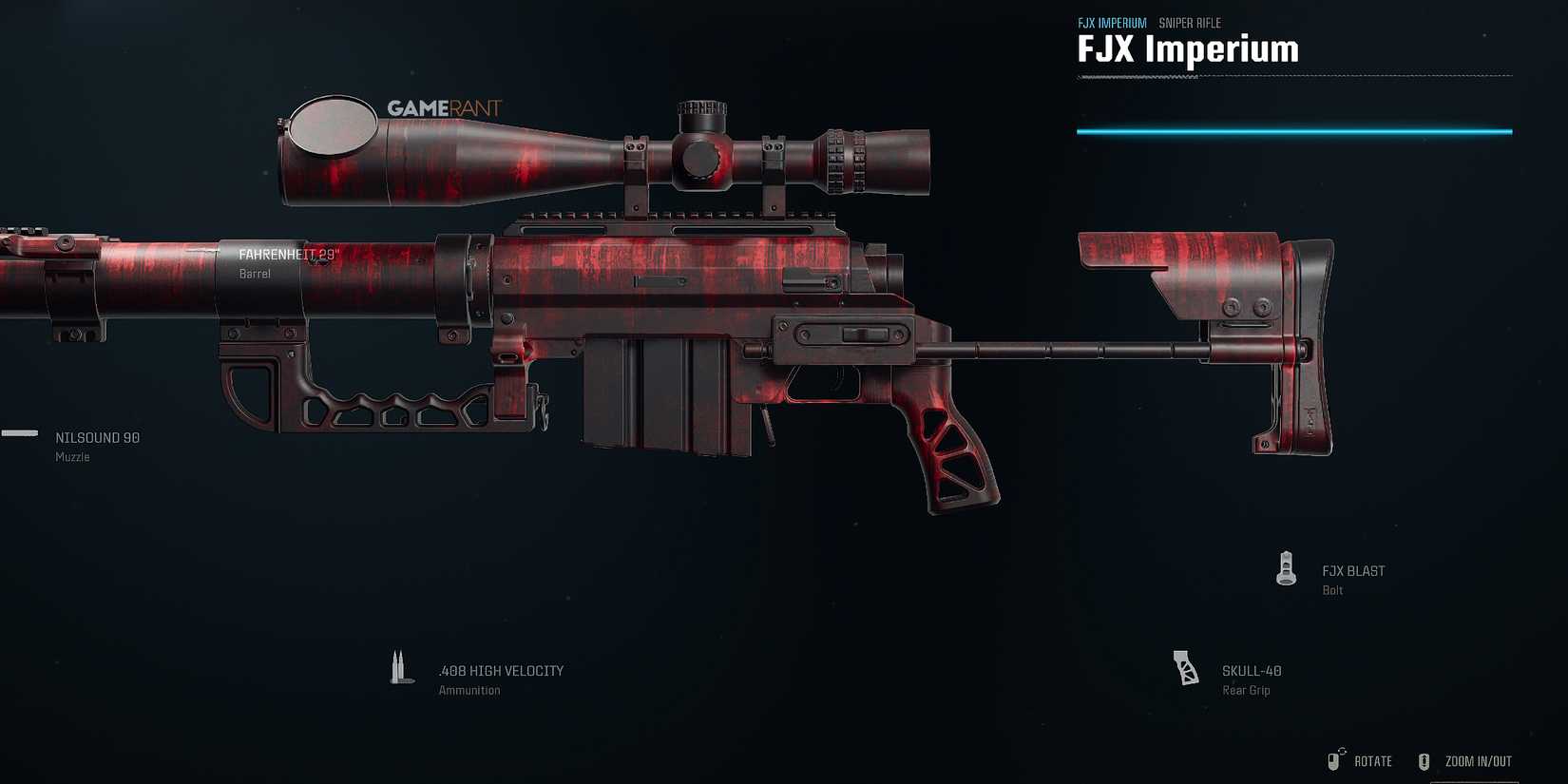Click the GameRant watermark logo
This screenshot has width=1568, height=784.
pyautogui.click(x=443, y=107)
